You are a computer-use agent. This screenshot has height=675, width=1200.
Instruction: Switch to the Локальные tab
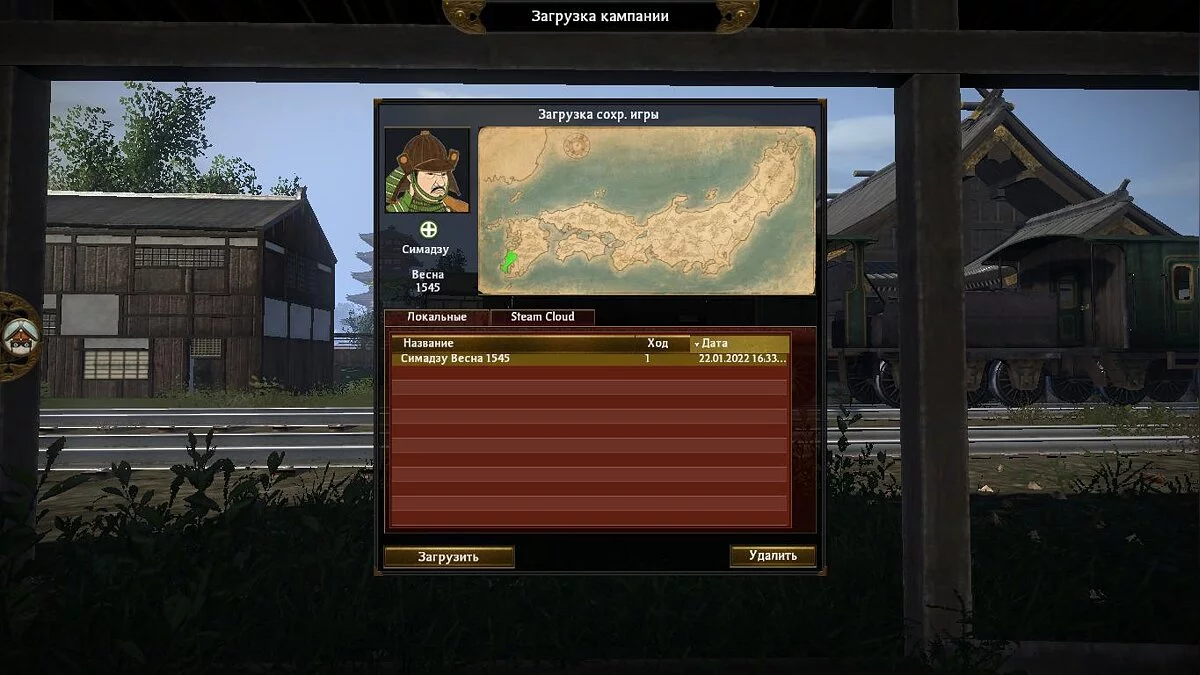pos(436,317)
